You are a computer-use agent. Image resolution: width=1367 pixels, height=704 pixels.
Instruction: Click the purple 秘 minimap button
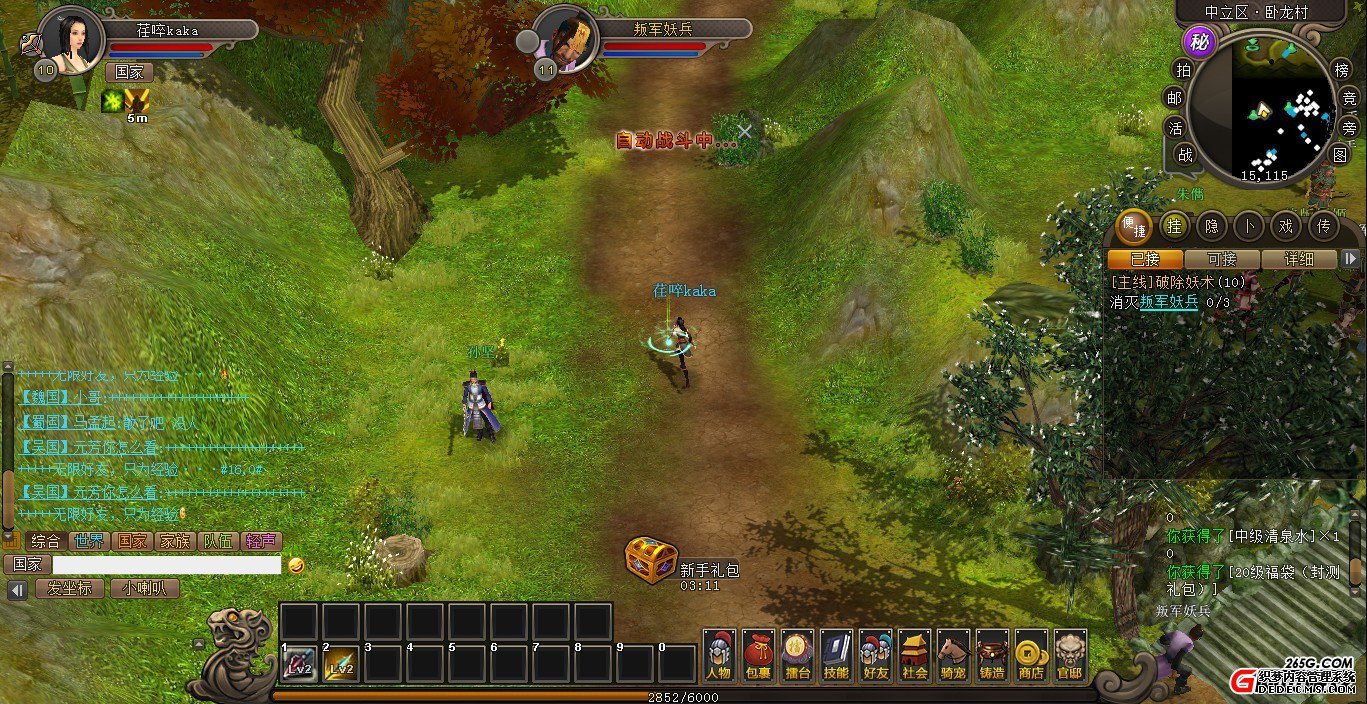(x=1198, y=42)
